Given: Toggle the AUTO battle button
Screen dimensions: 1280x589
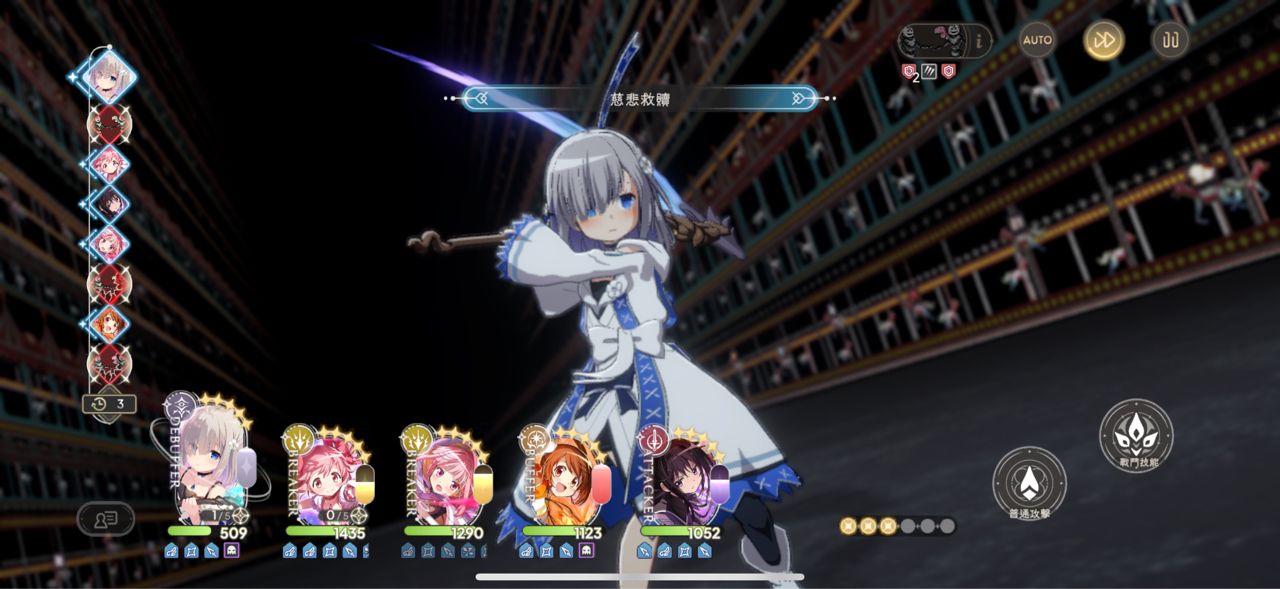Looking at the screenshot, I should point(1038,40).
